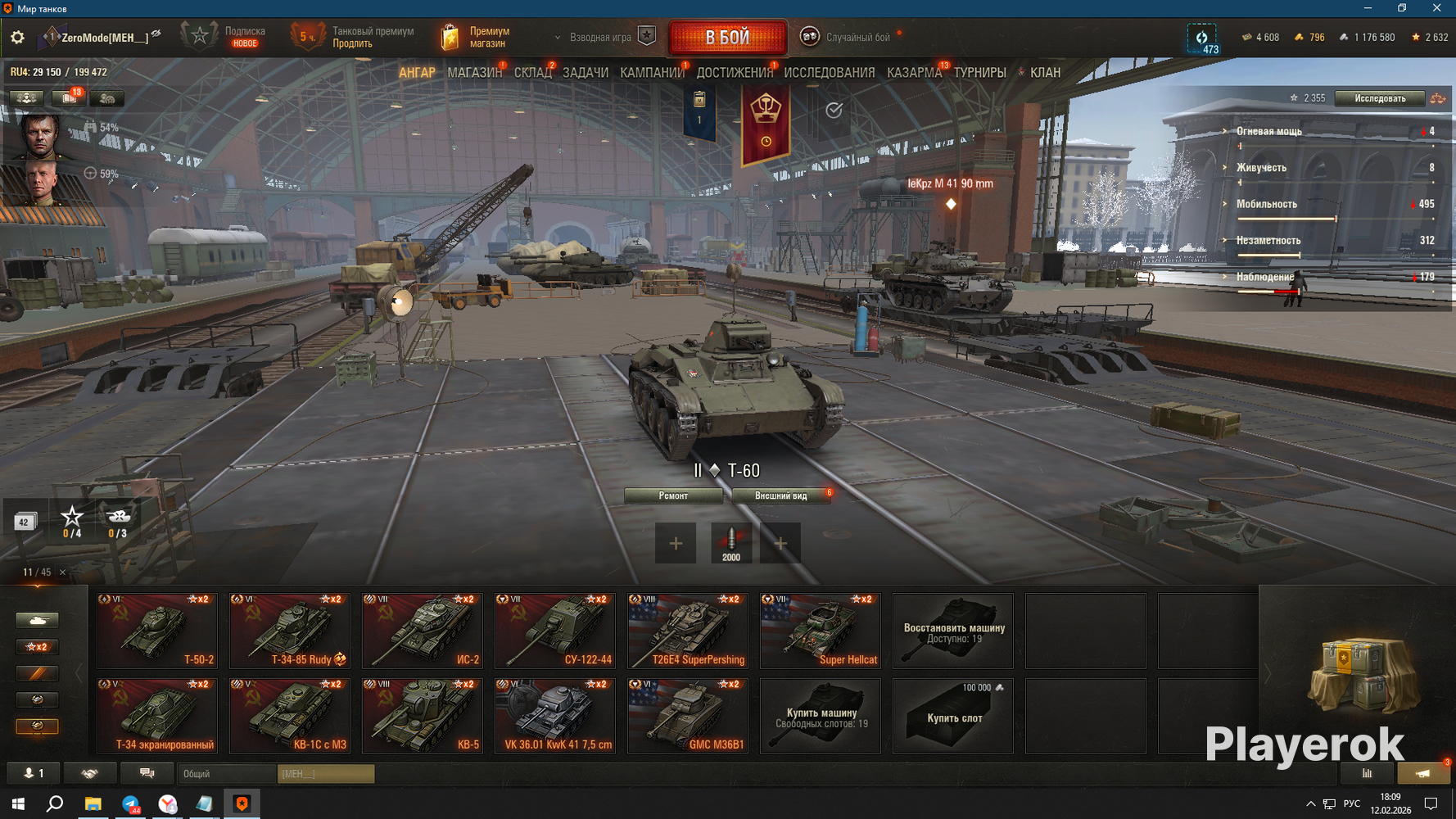Screen dimensions: 1456x819
Task: Close the game window
Action: 1436,8
